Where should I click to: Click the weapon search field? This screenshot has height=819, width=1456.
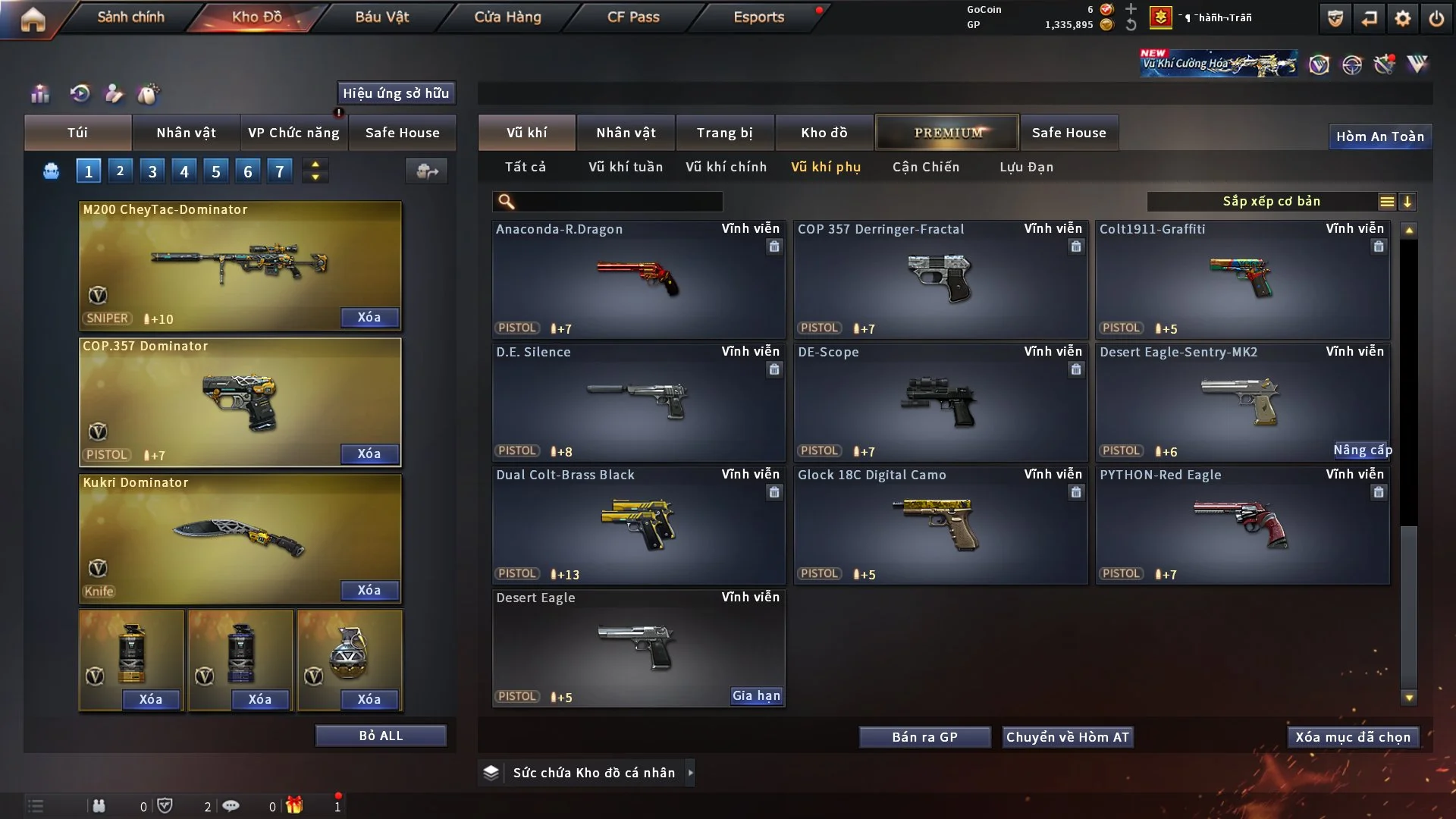tap(618, 202)
